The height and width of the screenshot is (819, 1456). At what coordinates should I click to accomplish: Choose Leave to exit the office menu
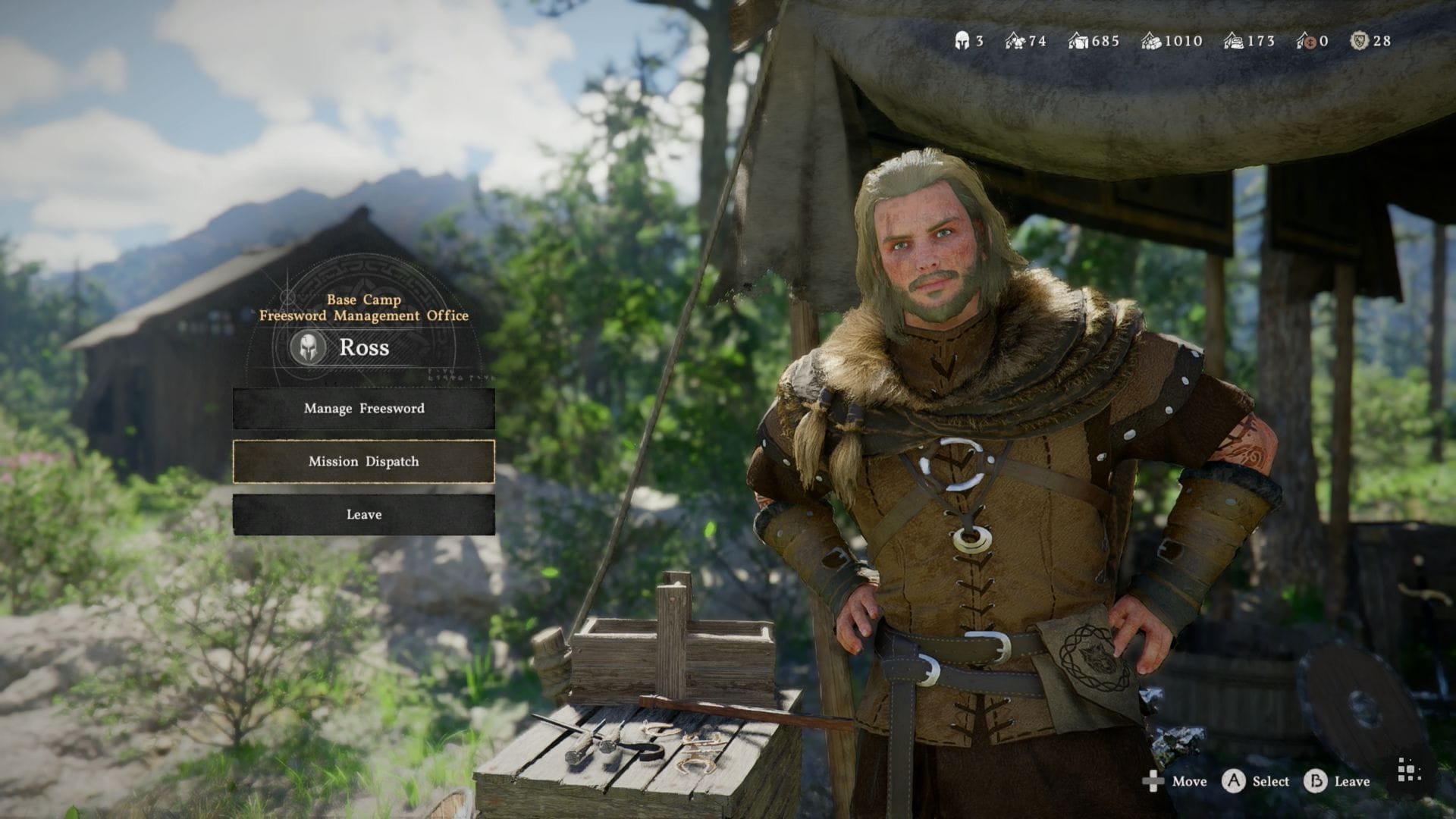coord(364,515)
